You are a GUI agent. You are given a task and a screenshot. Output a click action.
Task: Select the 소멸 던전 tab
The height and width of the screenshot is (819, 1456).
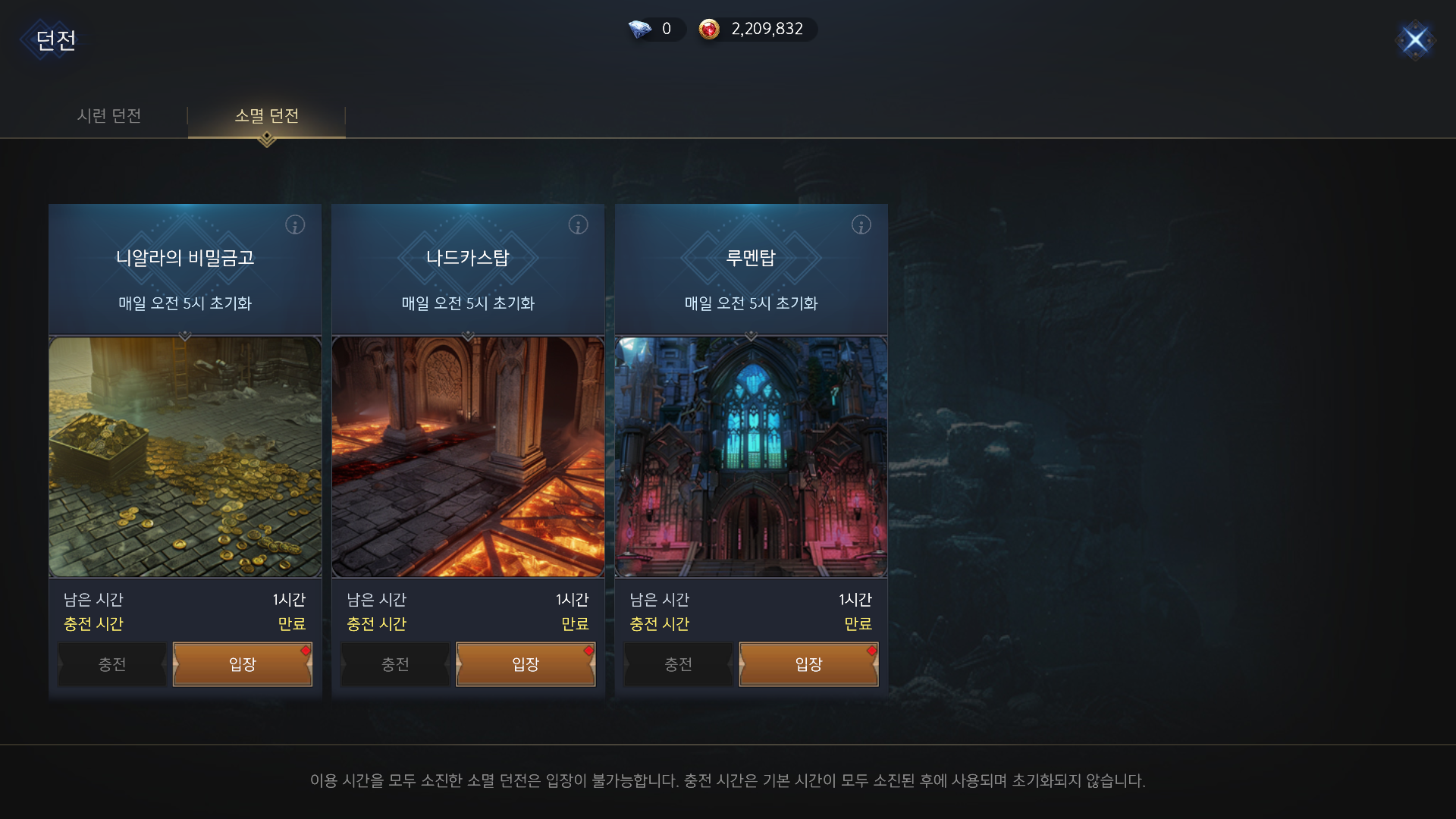click(266, 116)
